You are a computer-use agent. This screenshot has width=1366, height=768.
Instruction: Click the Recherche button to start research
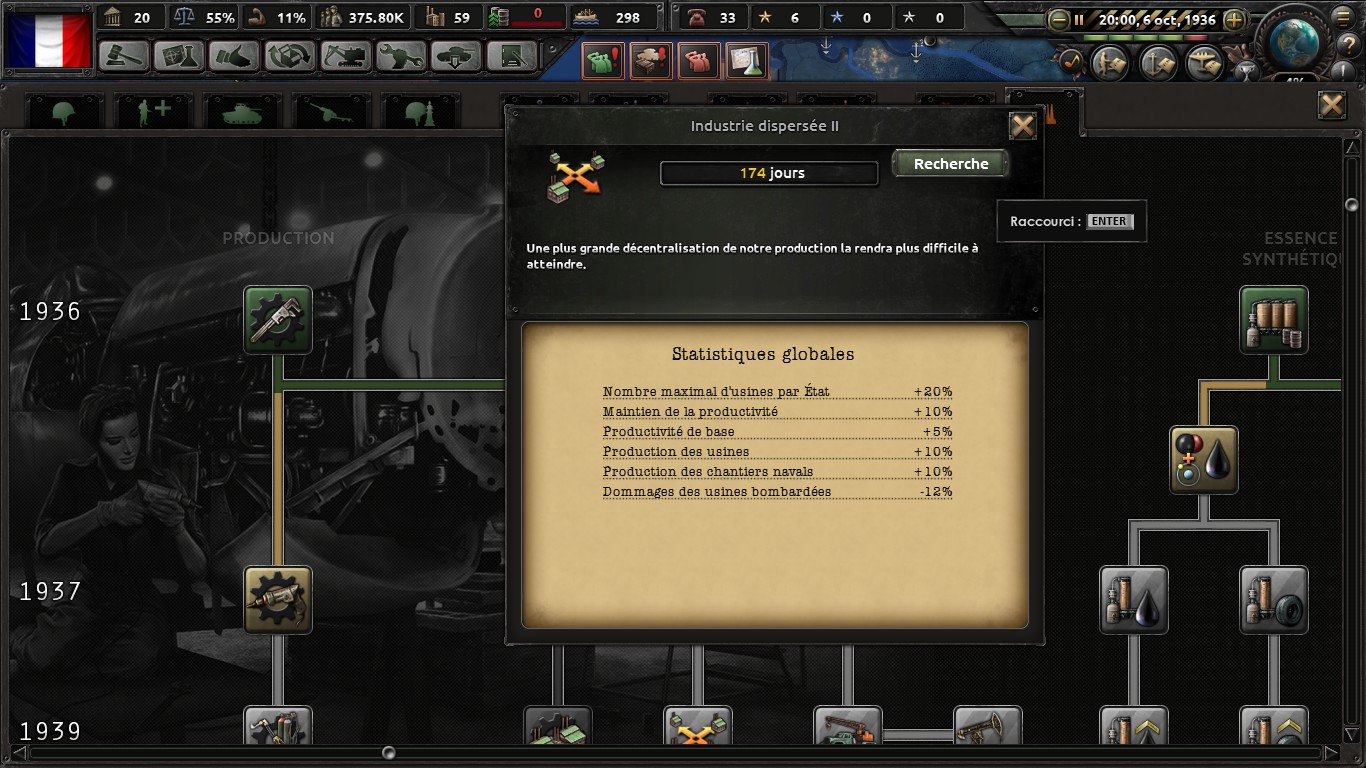pyautogui.click(x=950, y=164)
